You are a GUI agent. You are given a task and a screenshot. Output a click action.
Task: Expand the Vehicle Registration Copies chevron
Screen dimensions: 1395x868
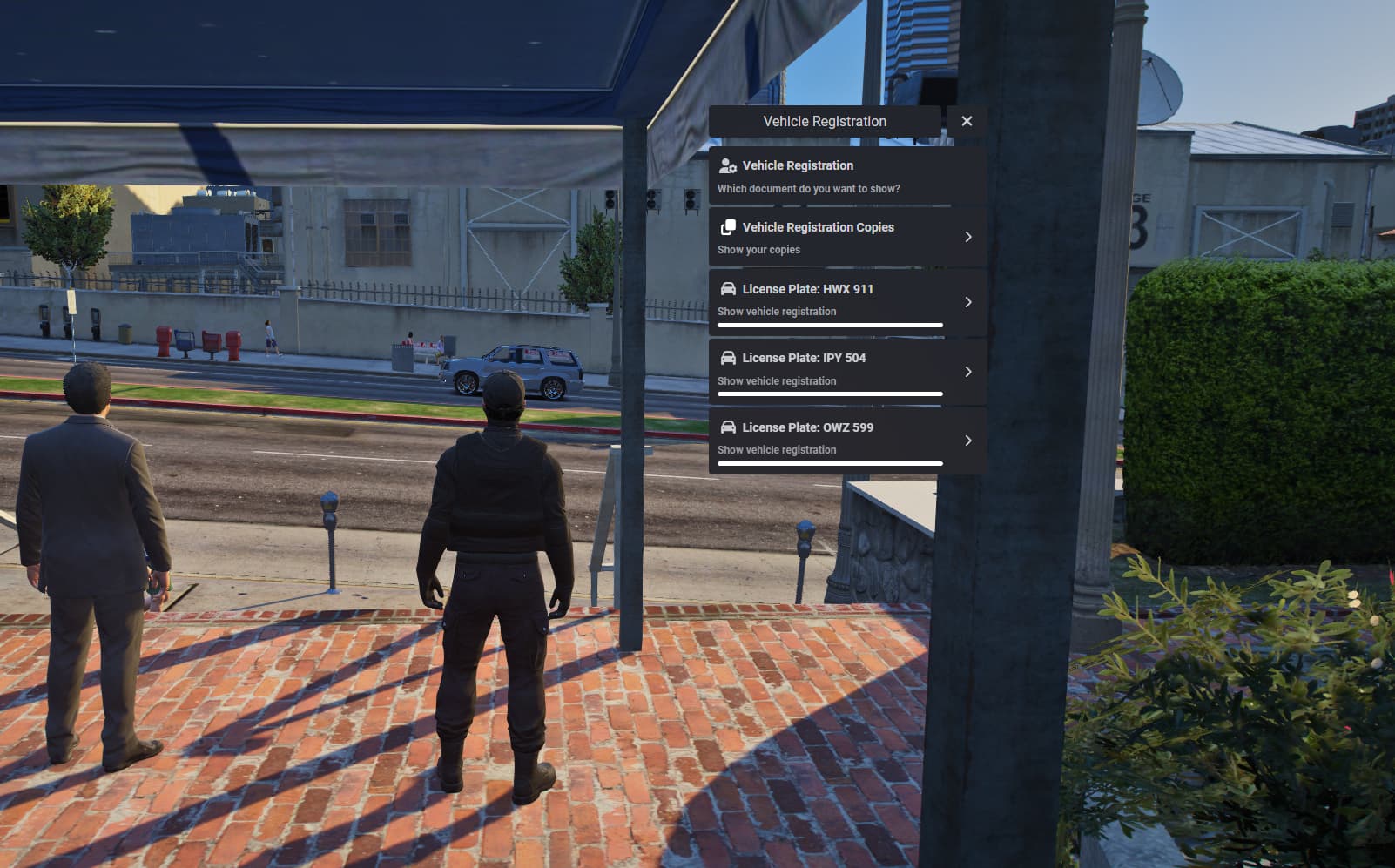(x=968, y=236)
